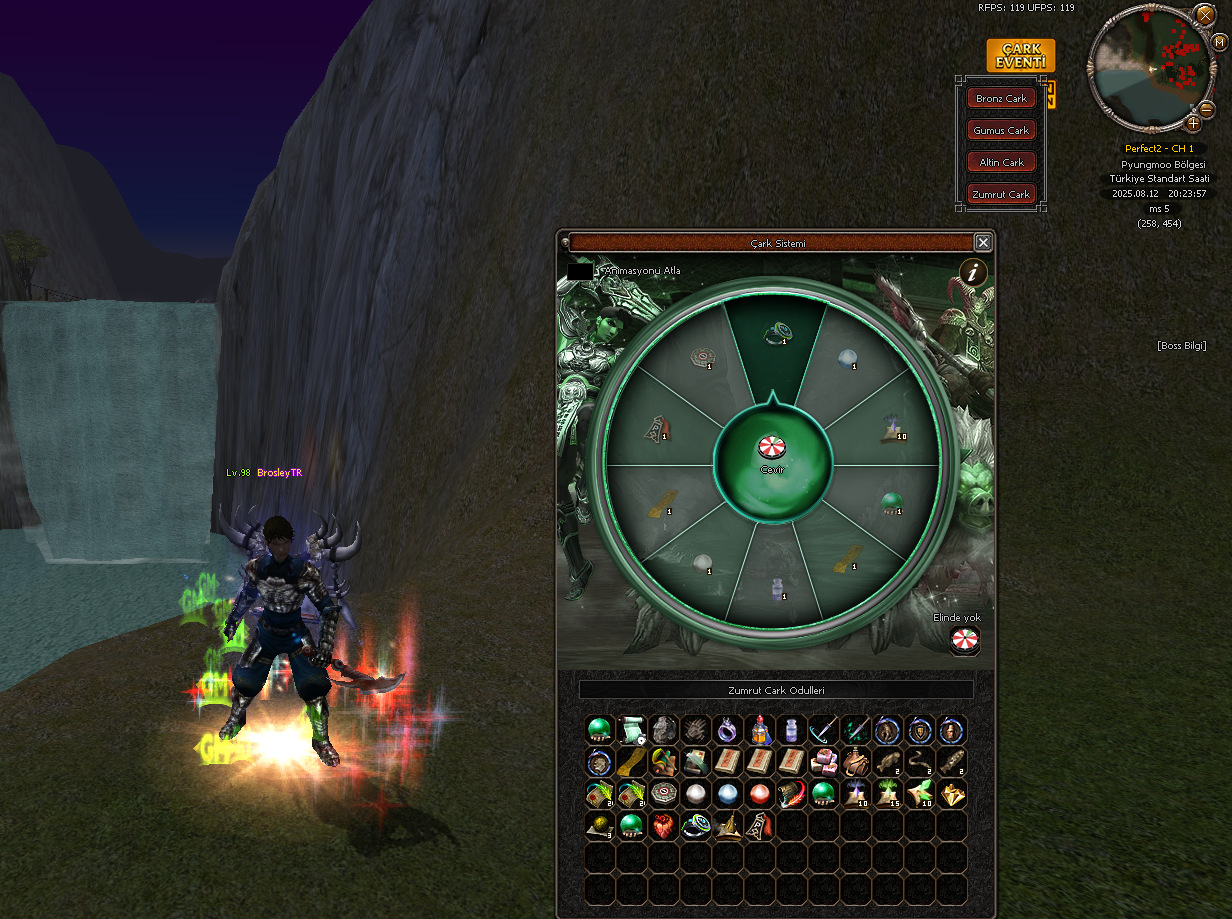
Task: Zoom in the minimap with plus button
Action: coord(1193,123)
